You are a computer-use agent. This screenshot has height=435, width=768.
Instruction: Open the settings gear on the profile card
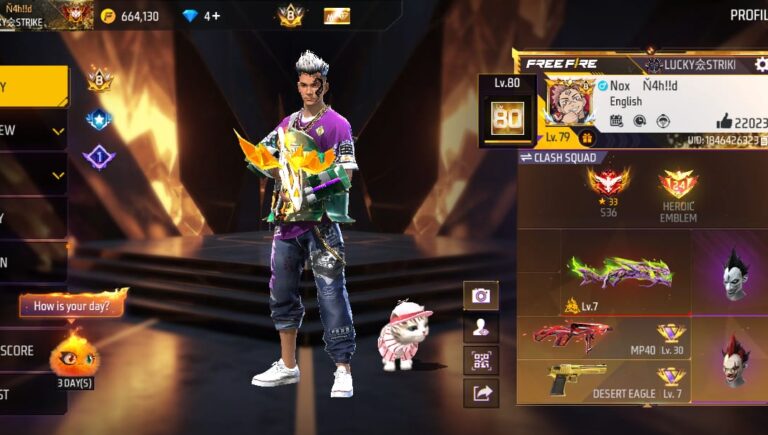point(760,65)
